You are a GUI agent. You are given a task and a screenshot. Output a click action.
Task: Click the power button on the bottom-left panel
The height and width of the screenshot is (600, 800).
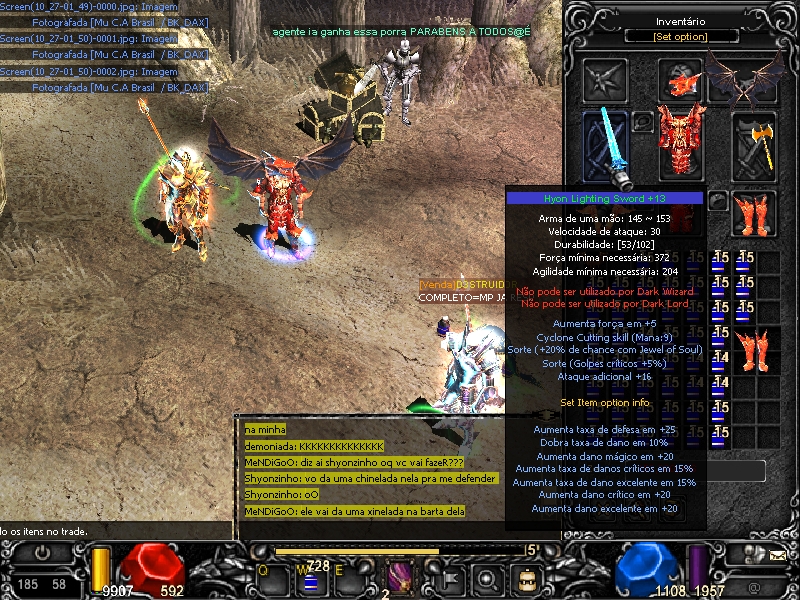[43, 553]
